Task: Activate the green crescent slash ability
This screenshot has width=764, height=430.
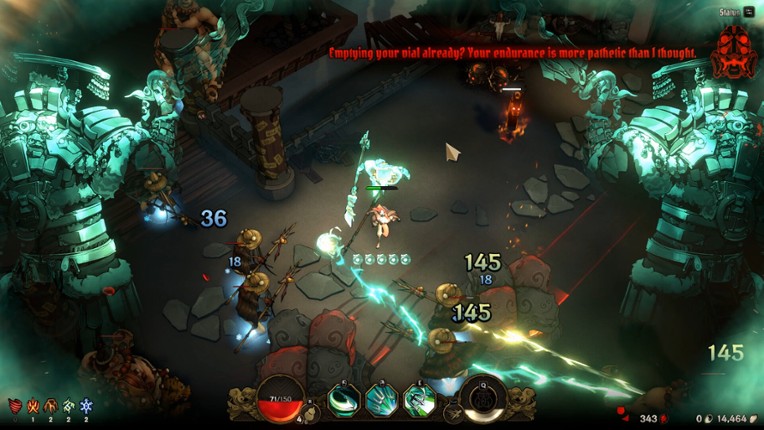Action: (x=342, y=399)
